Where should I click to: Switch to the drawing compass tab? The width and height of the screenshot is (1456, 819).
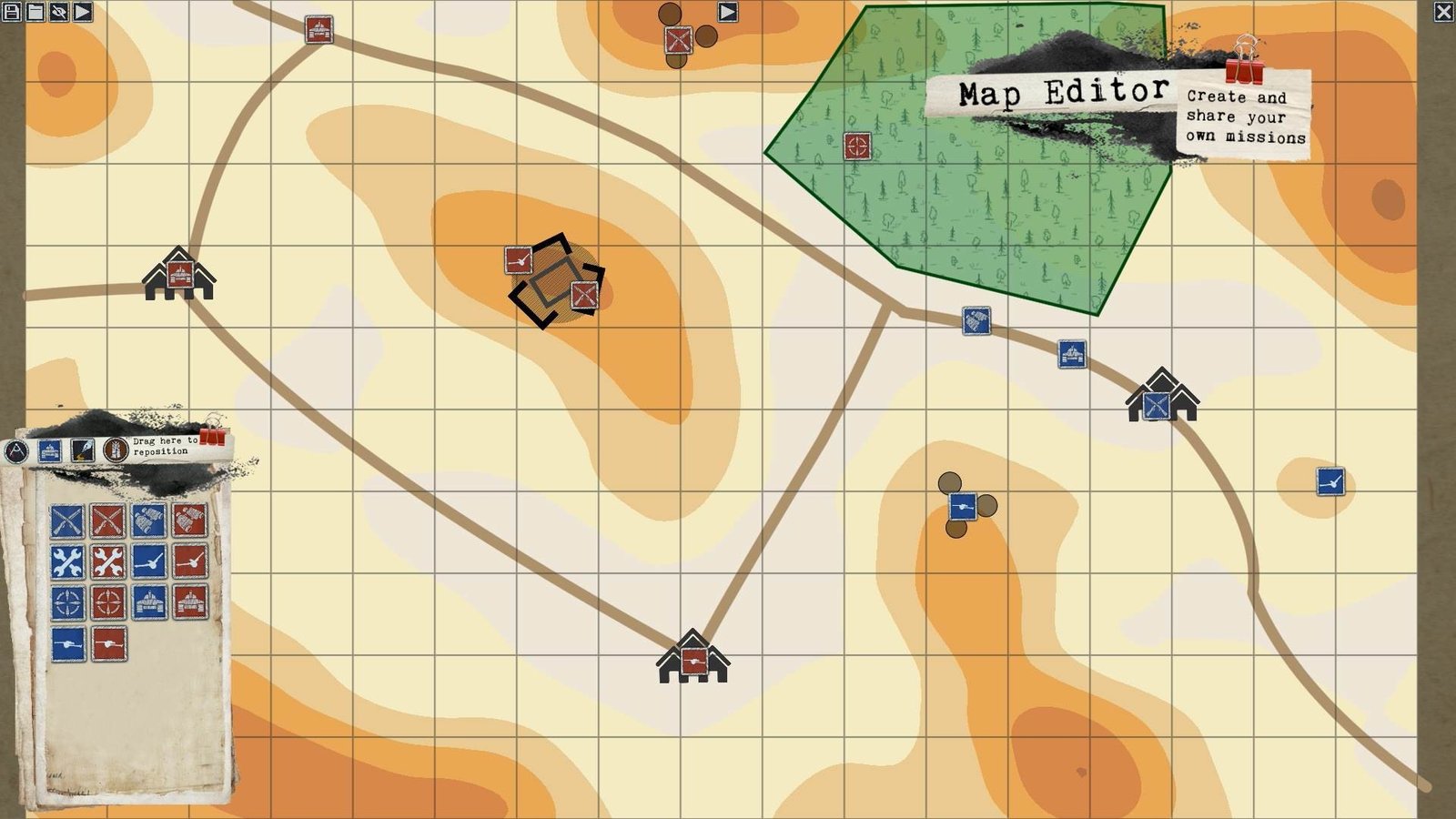(16, 451)
